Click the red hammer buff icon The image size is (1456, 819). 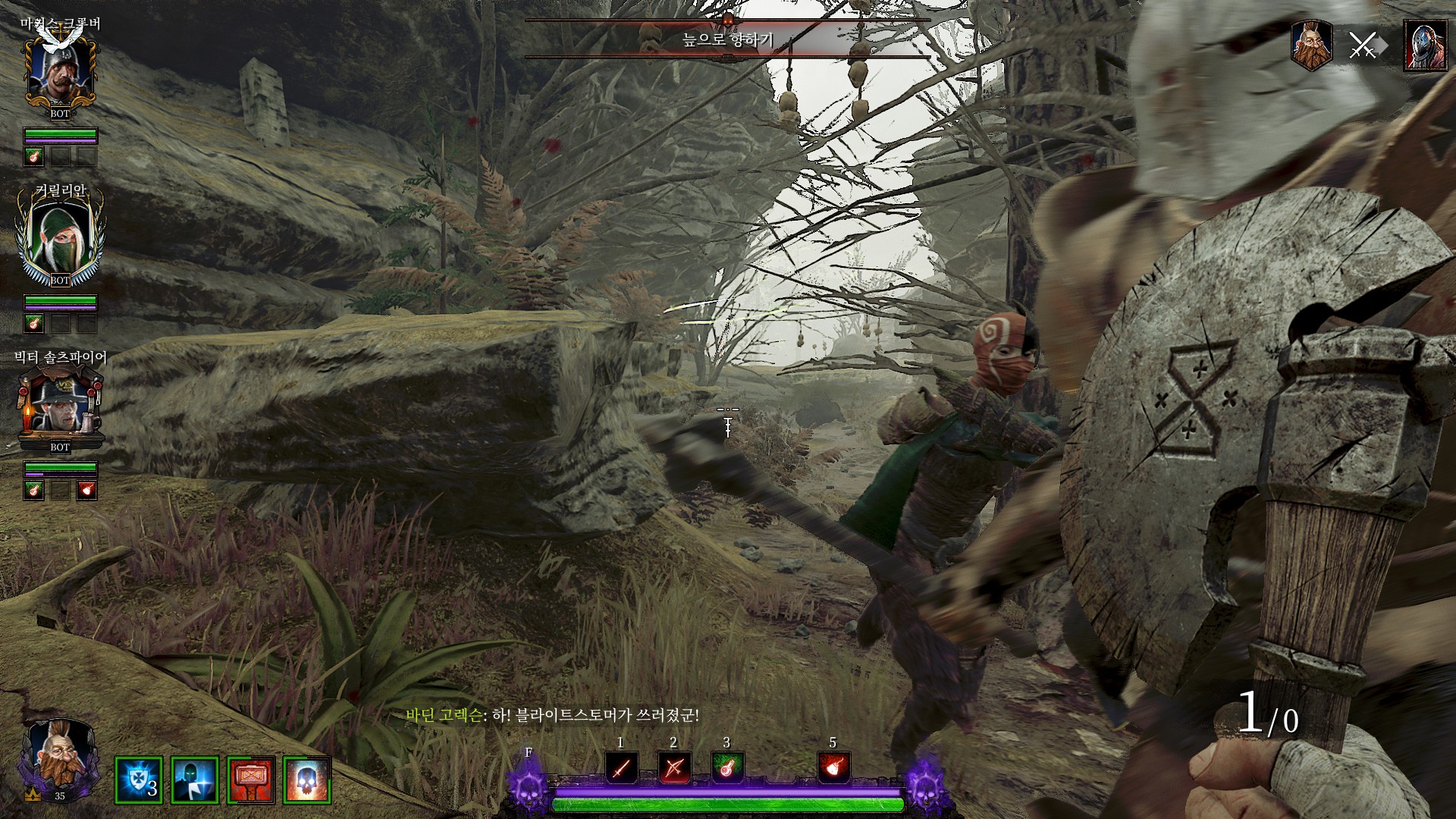[x=250, y=780]
